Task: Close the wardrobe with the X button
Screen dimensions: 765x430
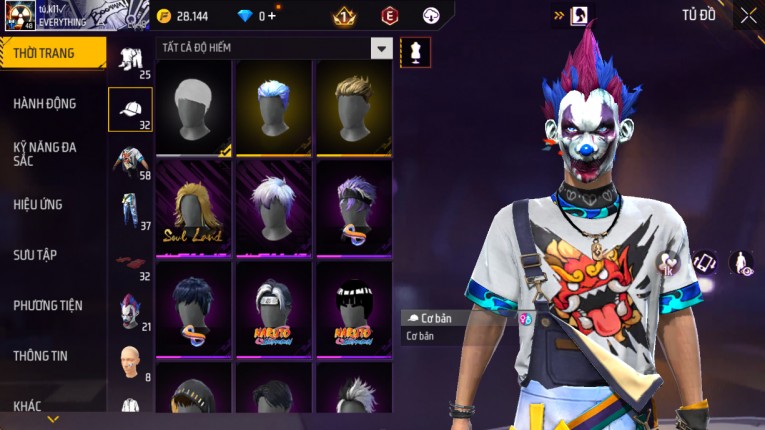Action: (x=748, y=15)
